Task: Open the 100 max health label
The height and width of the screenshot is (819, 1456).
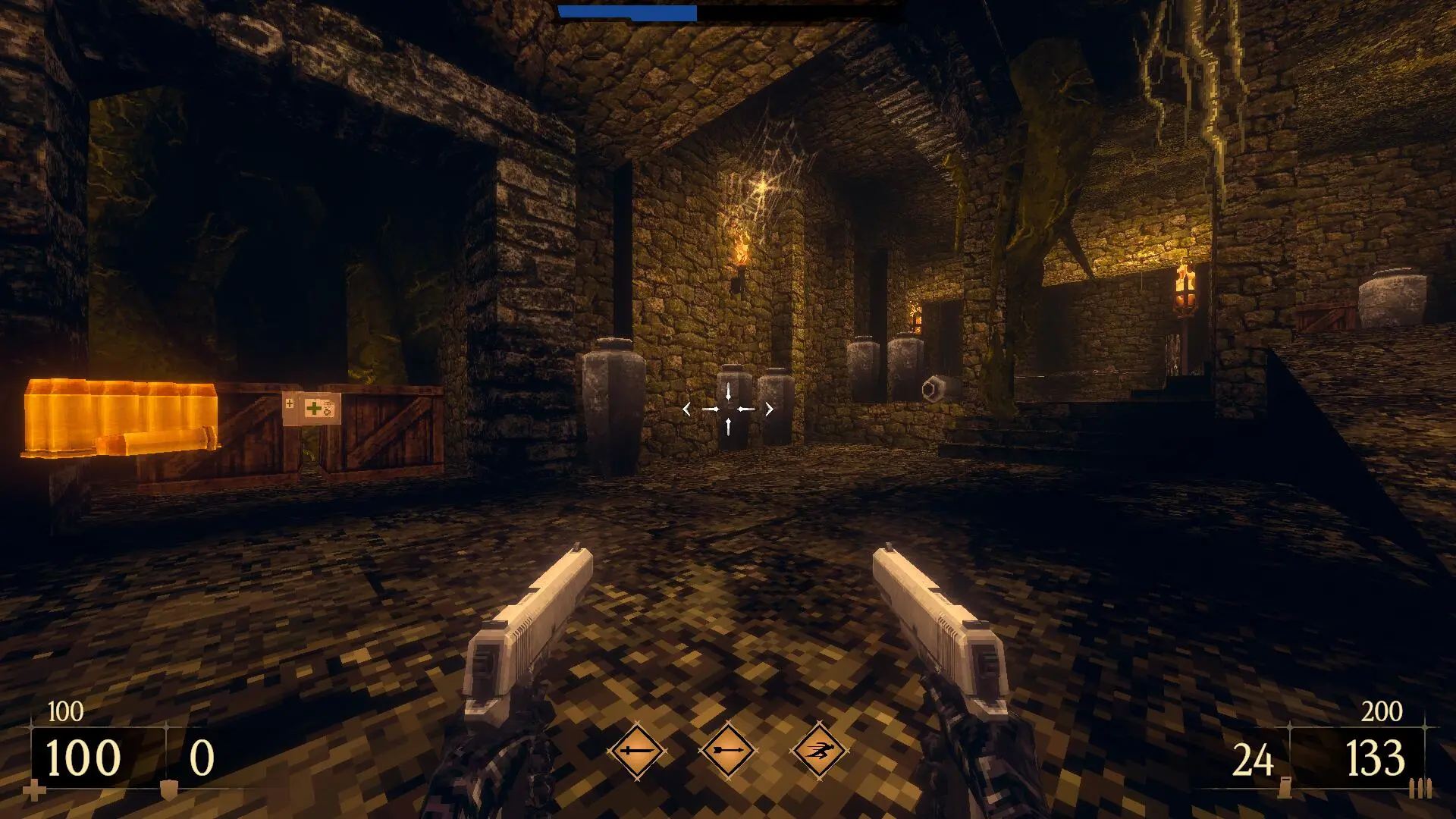Action: (65, 711)
